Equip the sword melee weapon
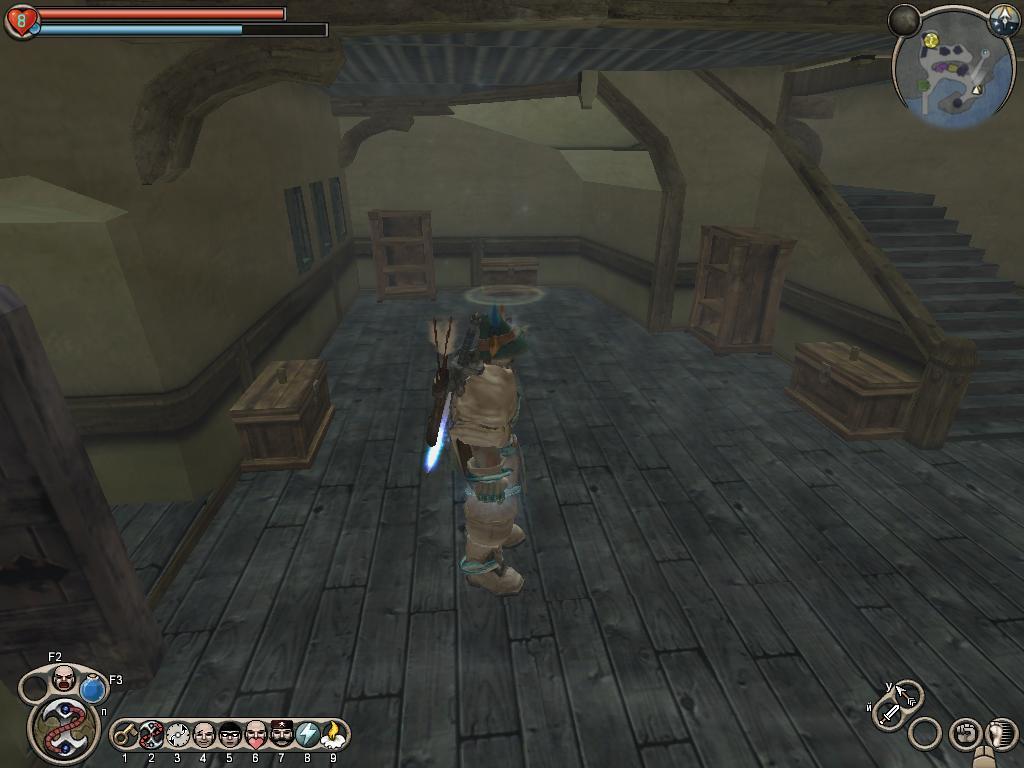The image size is (1024, 768). [x=889, y=714]
